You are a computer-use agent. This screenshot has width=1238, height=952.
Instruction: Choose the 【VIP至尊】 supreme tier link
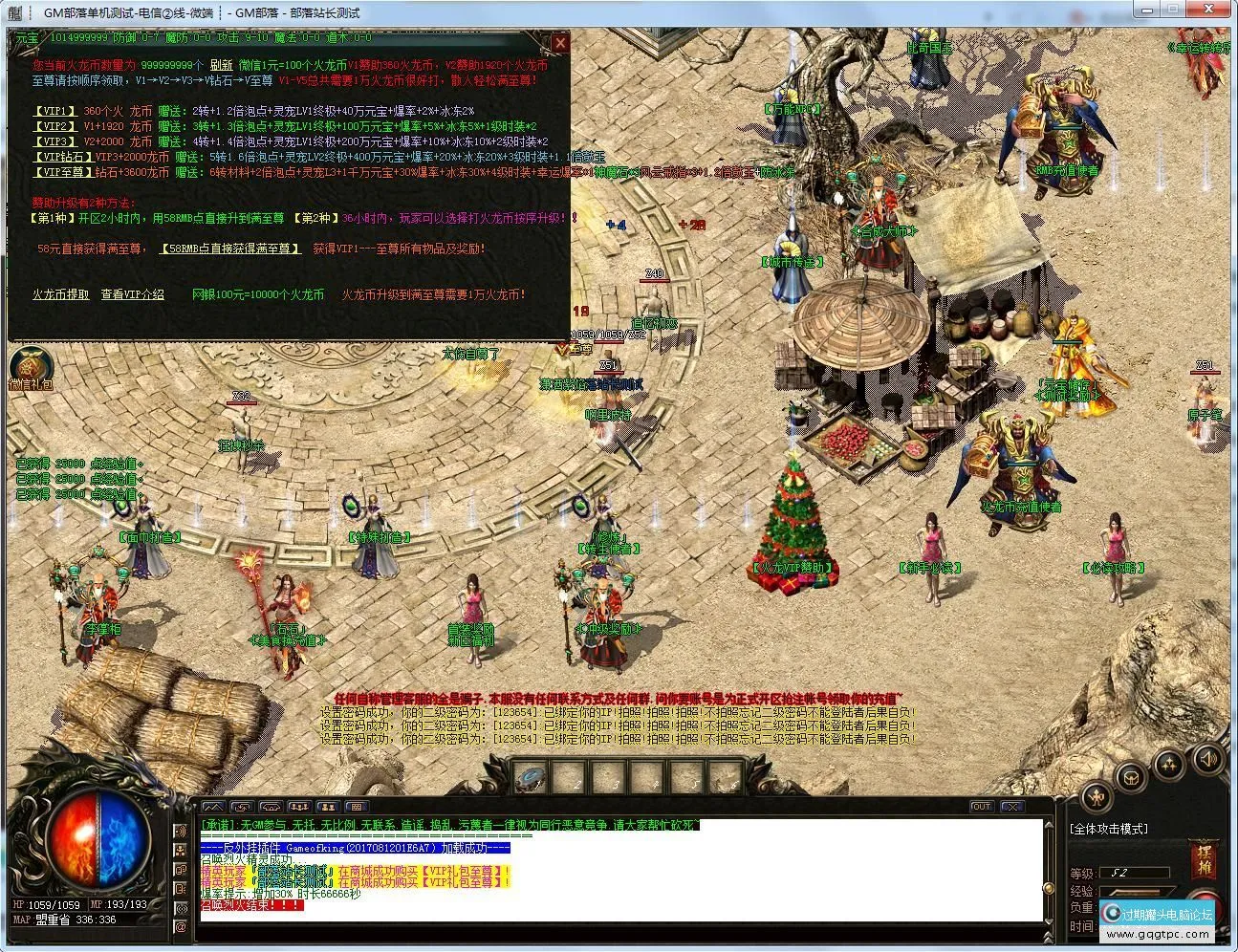click(61, 173)
